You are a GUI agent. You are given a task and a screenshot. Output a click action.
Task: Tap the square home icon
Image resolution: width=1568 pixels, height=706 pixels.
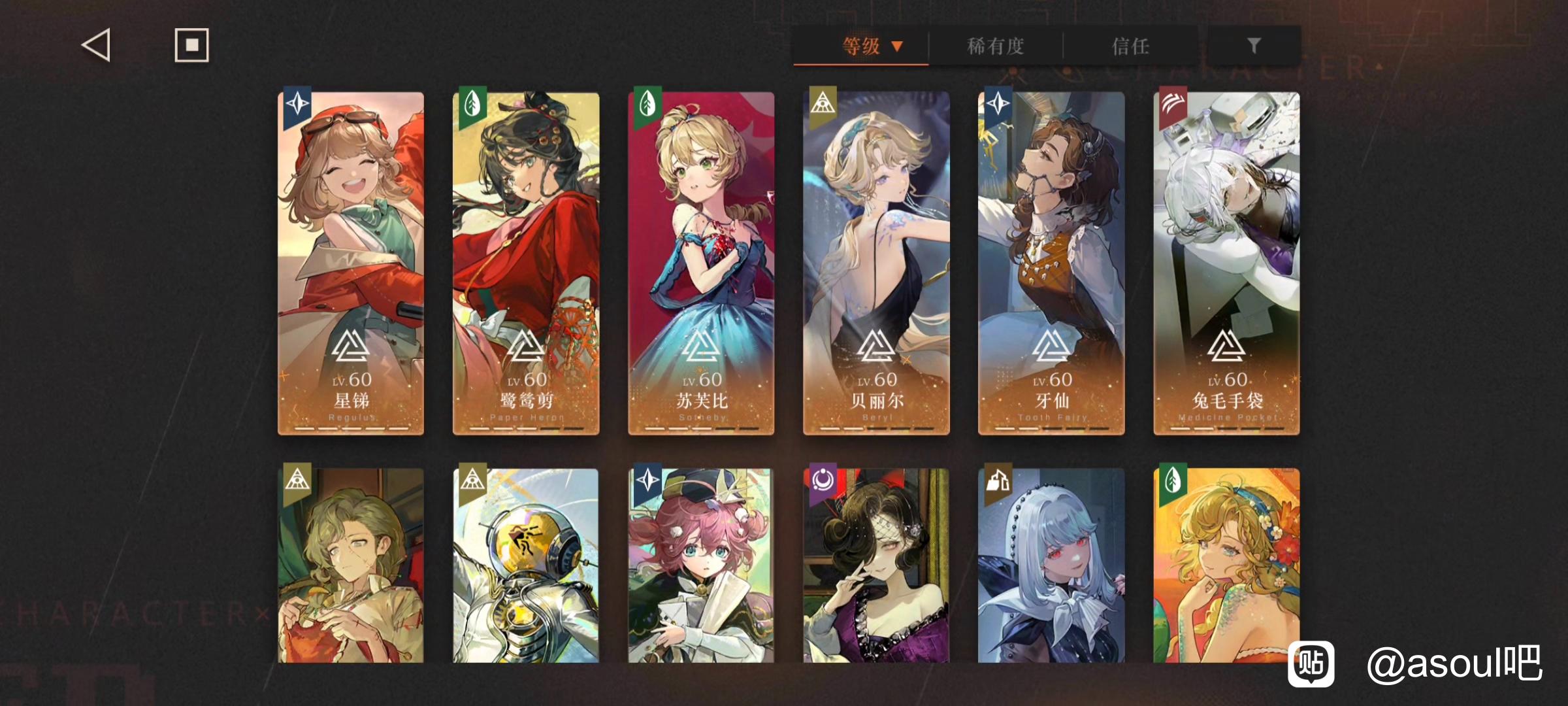(x=191, y=45)
